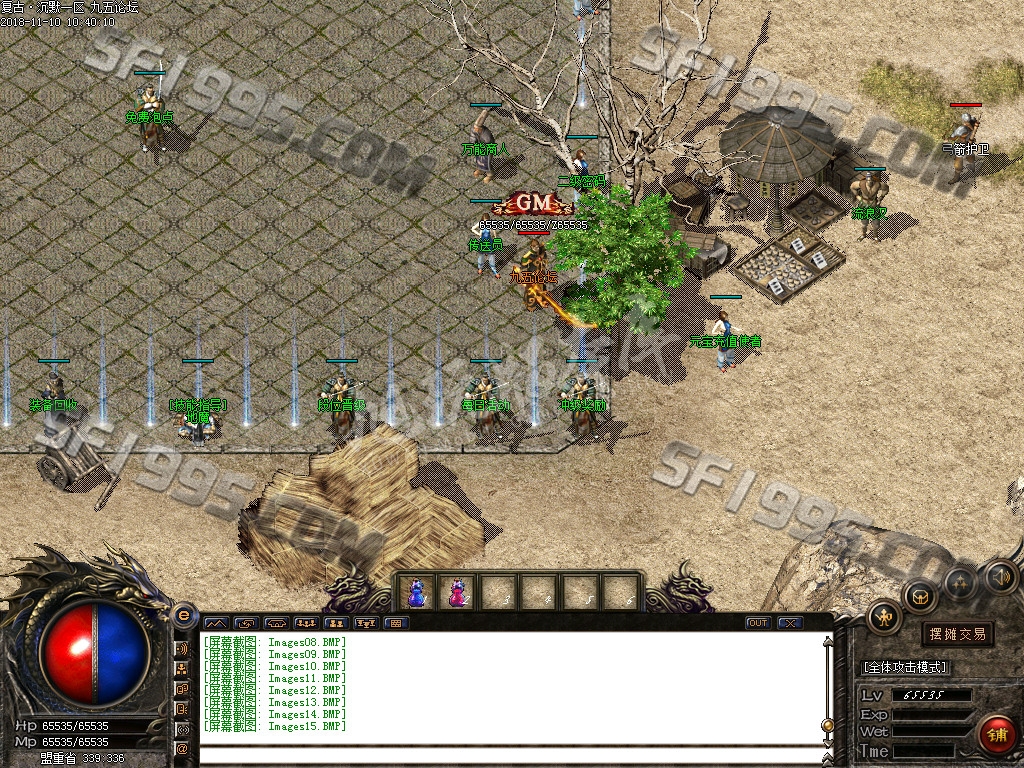Select the @ chat channel icon

182,748
